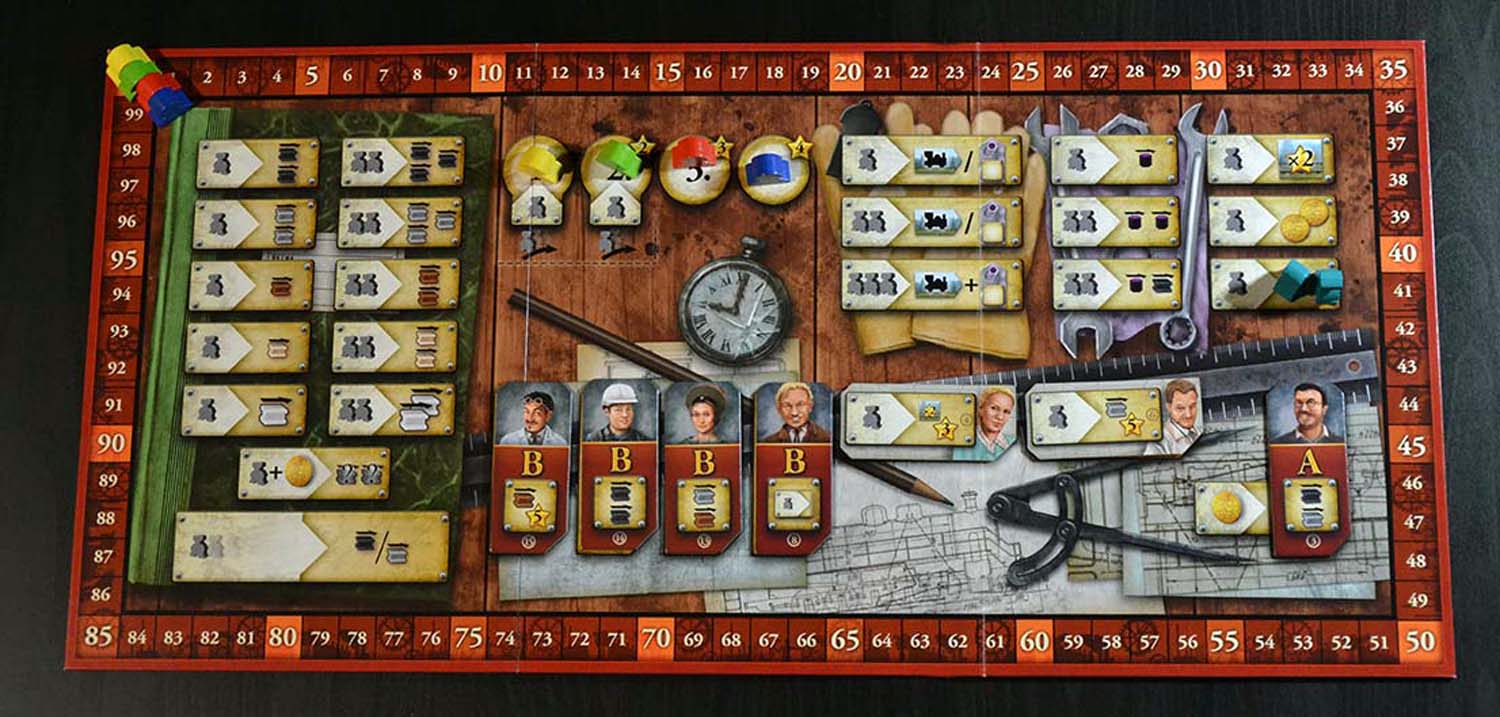The image size is (1500, 717).
Task: Select the three-worker locomotive plus factory space
Action: pos(930,285)
